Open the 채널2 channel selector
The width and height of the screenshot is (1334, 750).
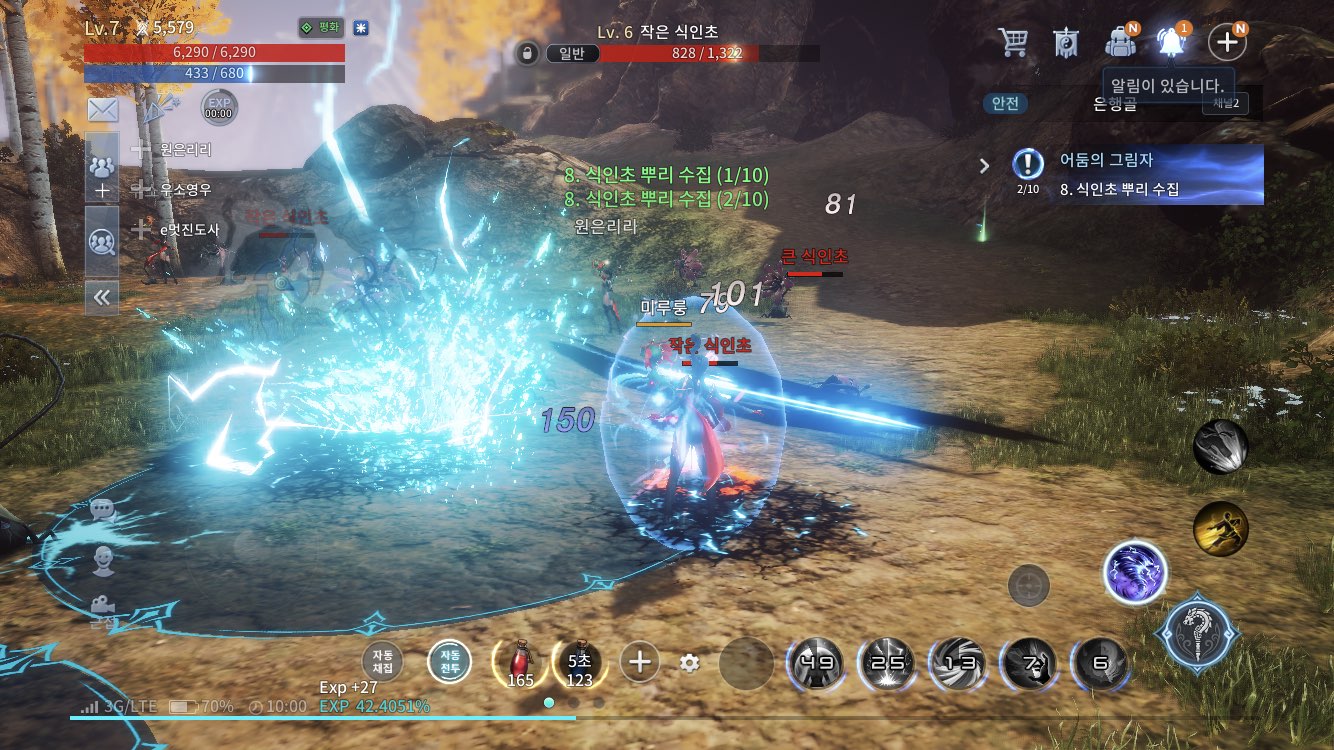(x=1225, y=103)
